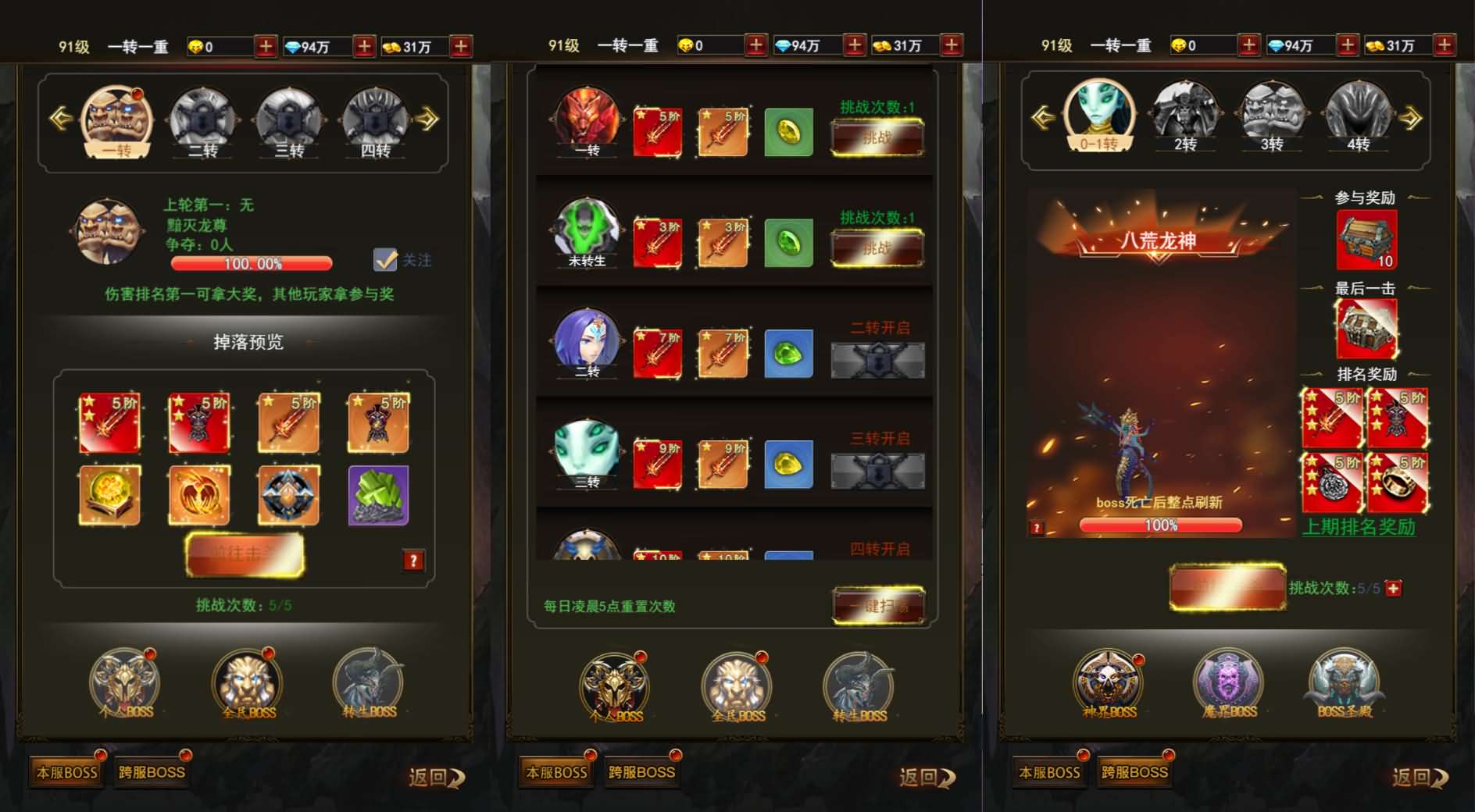Select the BOSS圣殿 tab

1344,685
